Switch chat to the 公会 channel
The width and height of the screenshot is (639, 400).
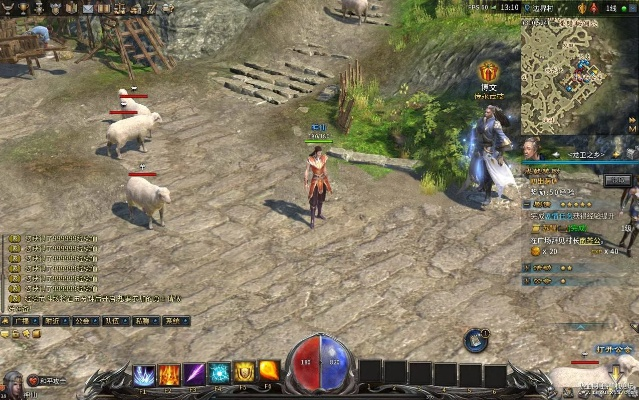click(81, 321)
